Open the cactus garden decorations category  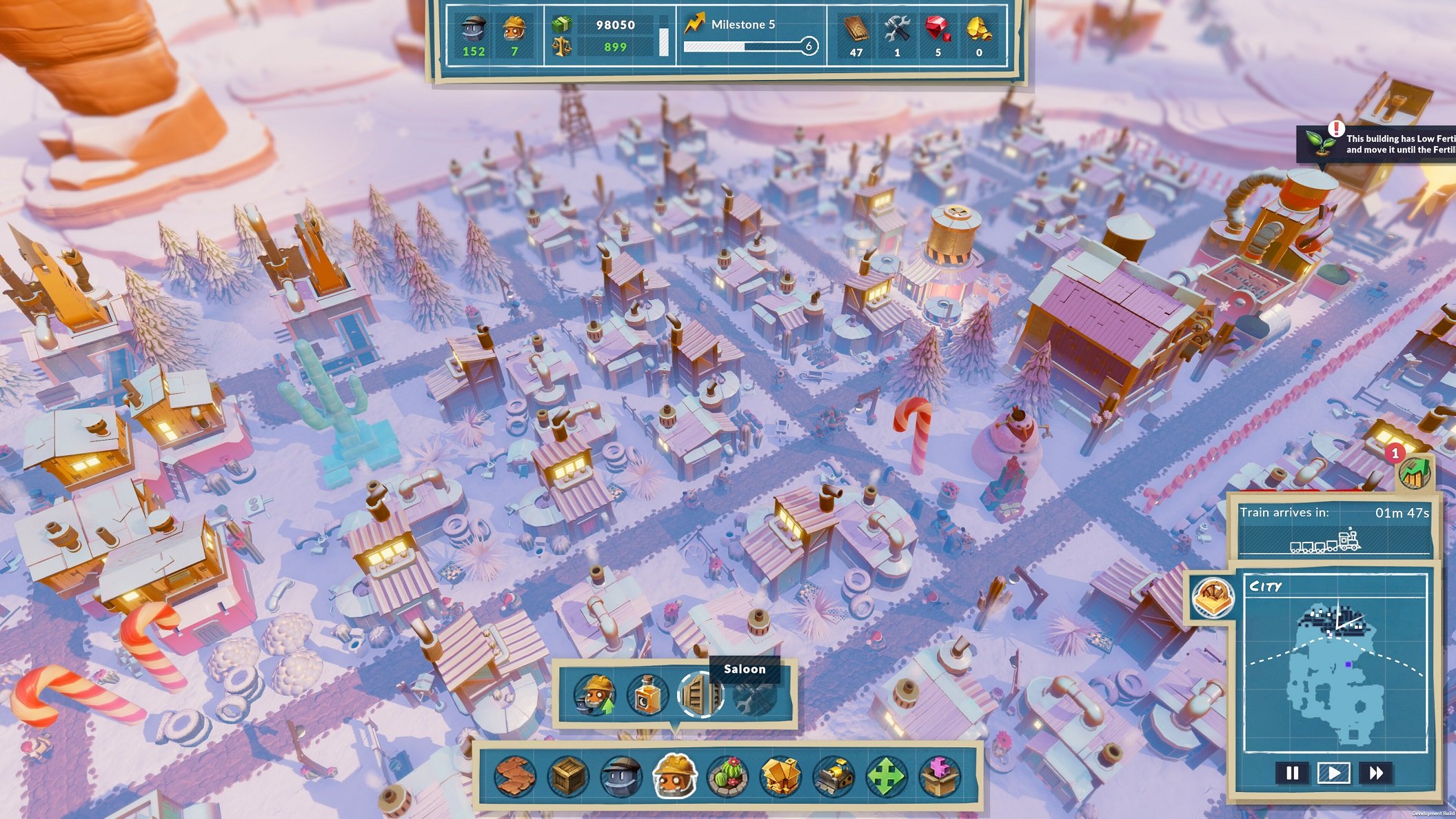728,776
